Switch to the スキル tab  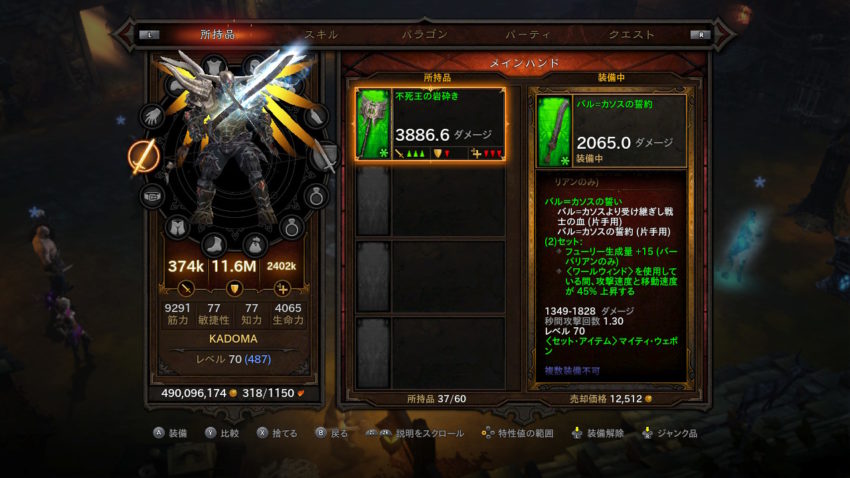point(321,35)
